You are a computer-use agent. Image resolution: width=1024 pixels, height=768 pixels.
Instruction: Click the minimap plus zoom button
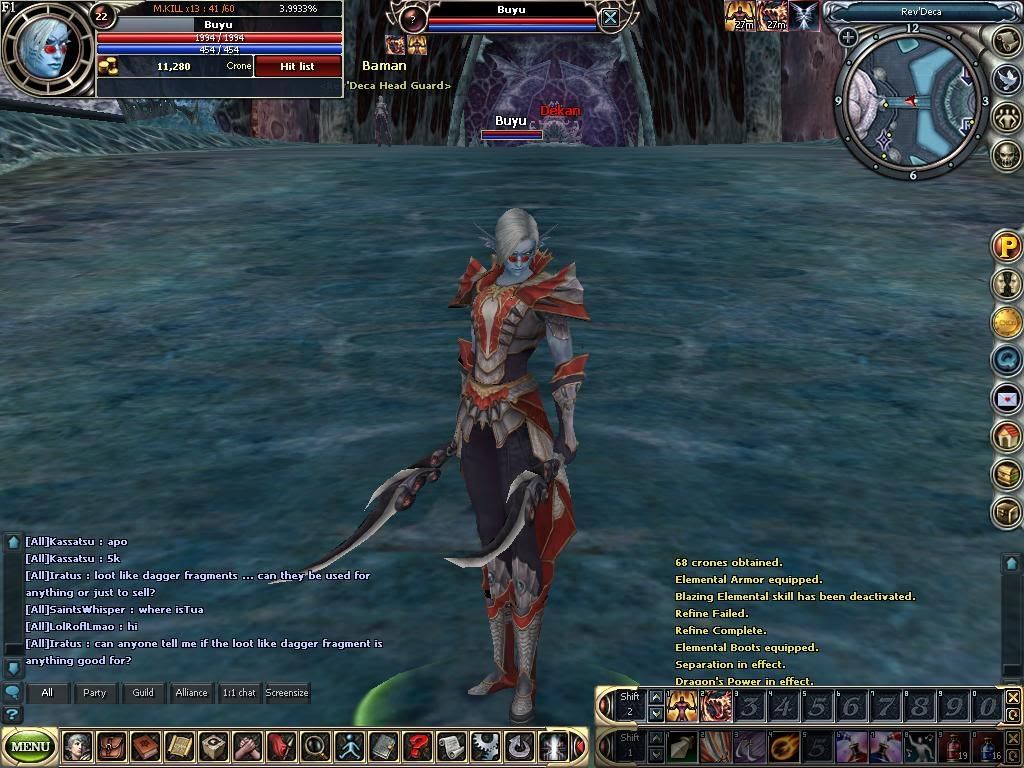(x=848, y=38)
